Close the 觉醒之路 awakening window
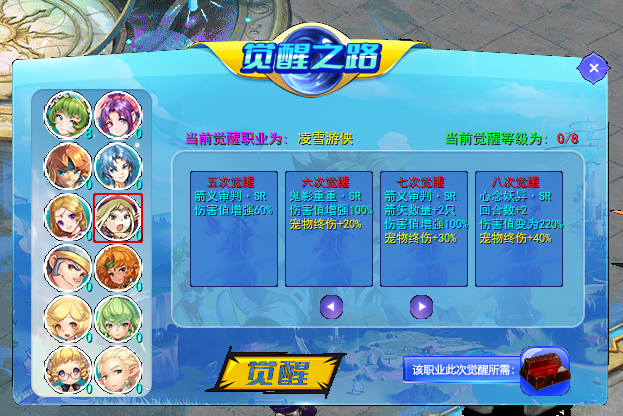Viewport: 623px width, 416px height. (593, 68)
